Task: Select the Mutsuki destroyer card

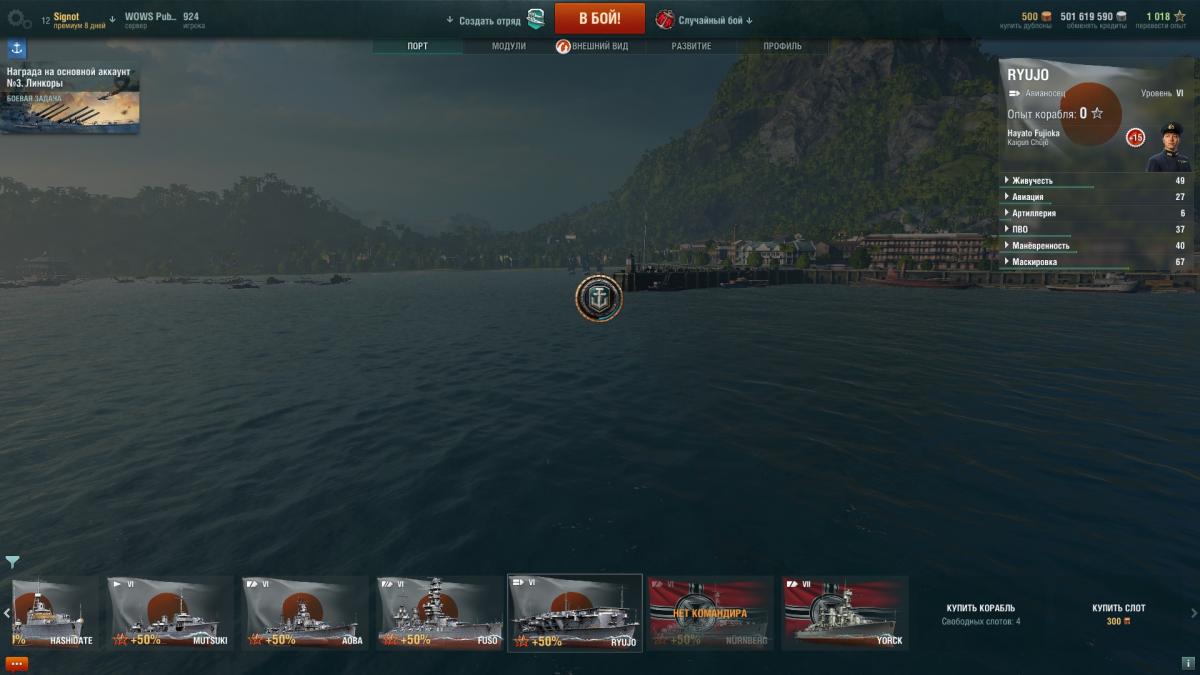Action: [x=170, y=612]
